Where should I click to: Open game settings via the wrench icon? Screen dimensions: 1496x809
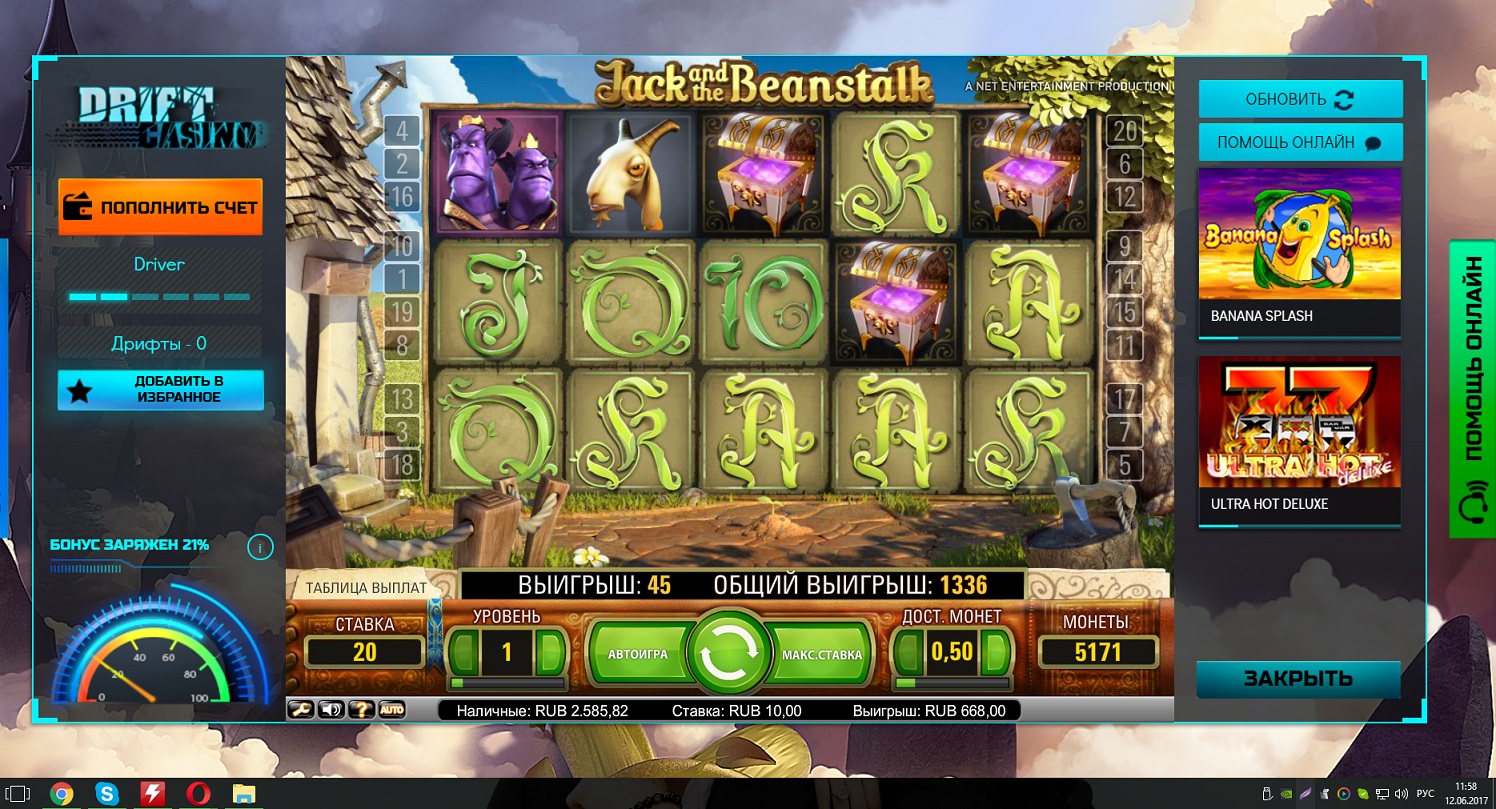click(x=300, y=710)
